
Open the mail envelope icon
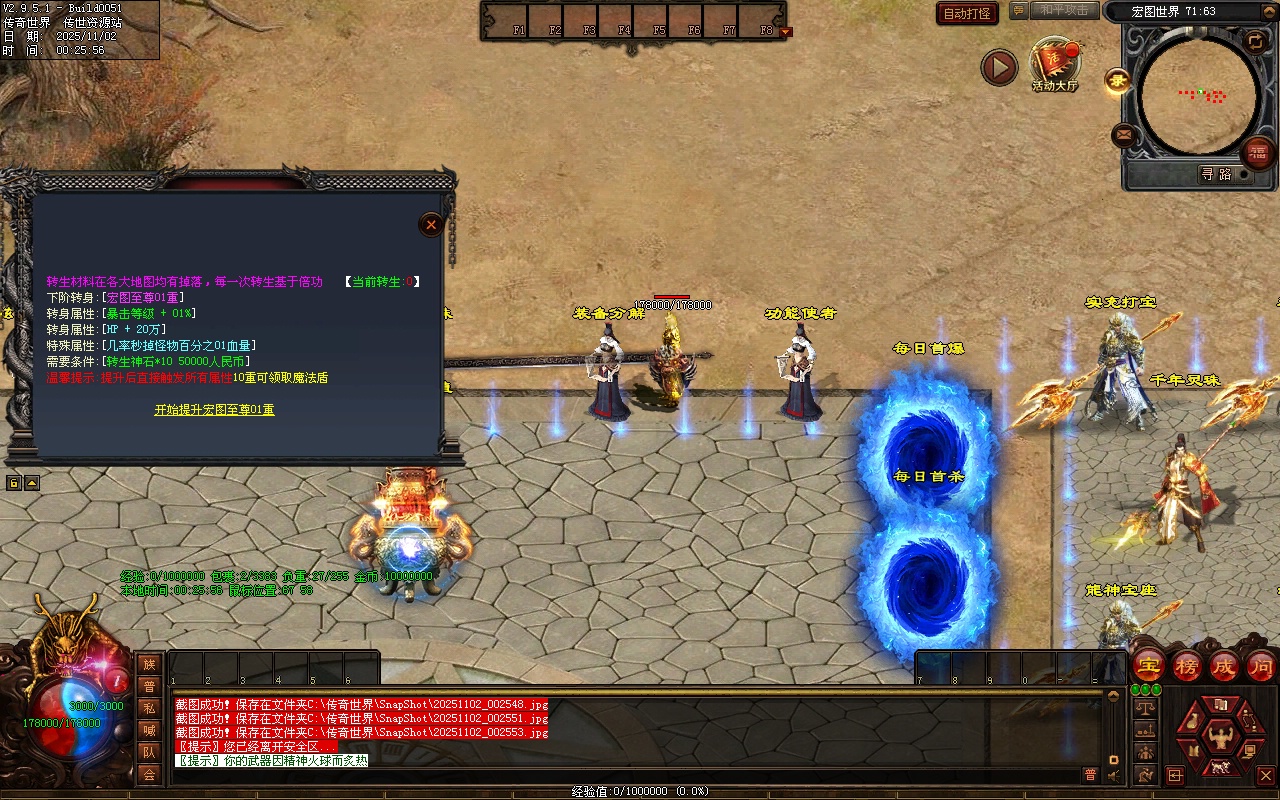tap(1124, 135)
